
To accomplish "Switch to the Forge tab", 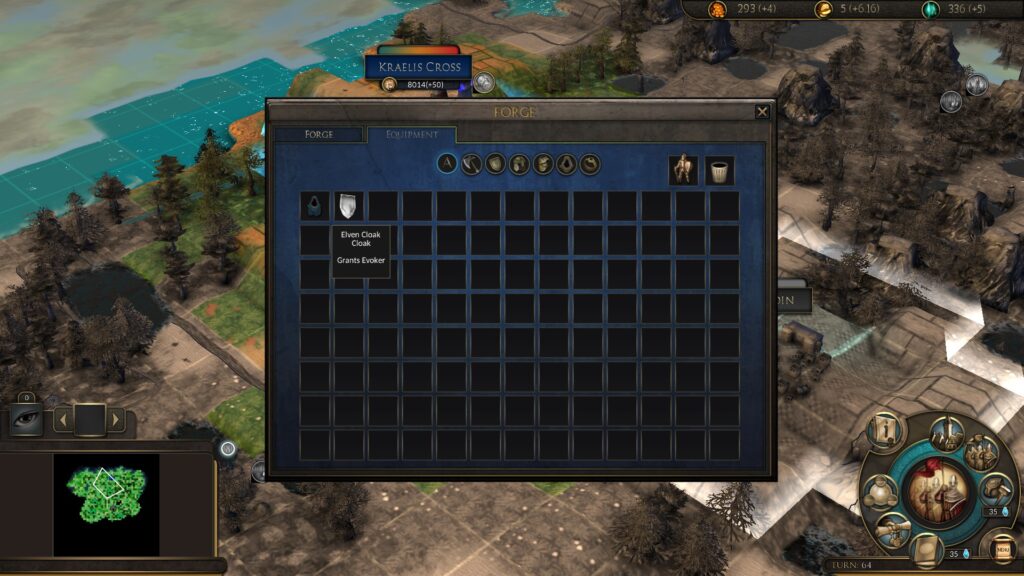I will (319, 134).
